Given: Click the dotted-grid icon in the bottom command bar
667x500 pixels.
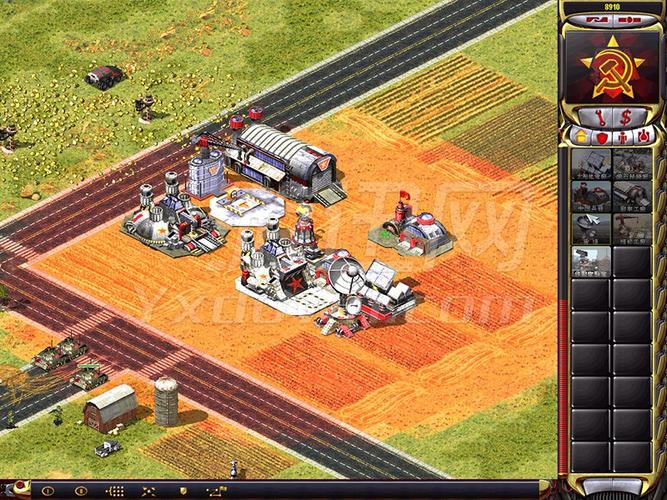Looking at the screenshot, I should point(115,491).
